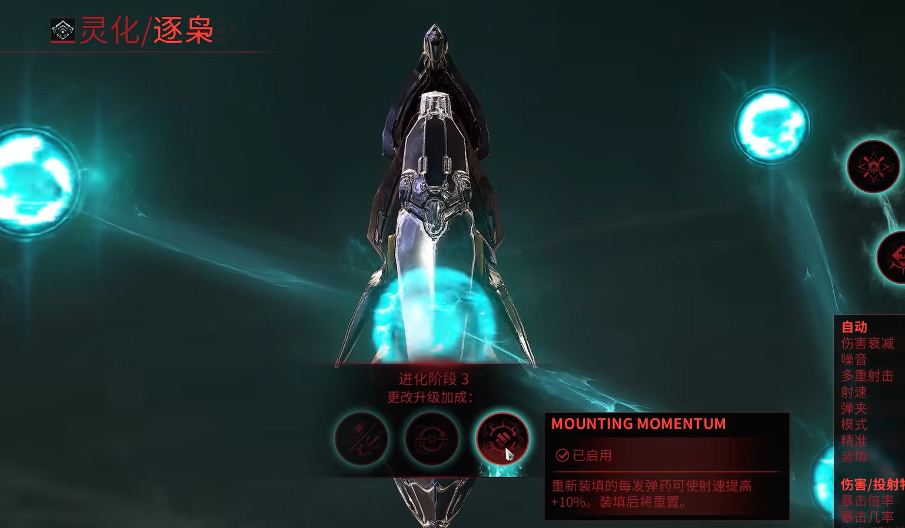Pick the perk with circular reload icon

click(432, 438)
